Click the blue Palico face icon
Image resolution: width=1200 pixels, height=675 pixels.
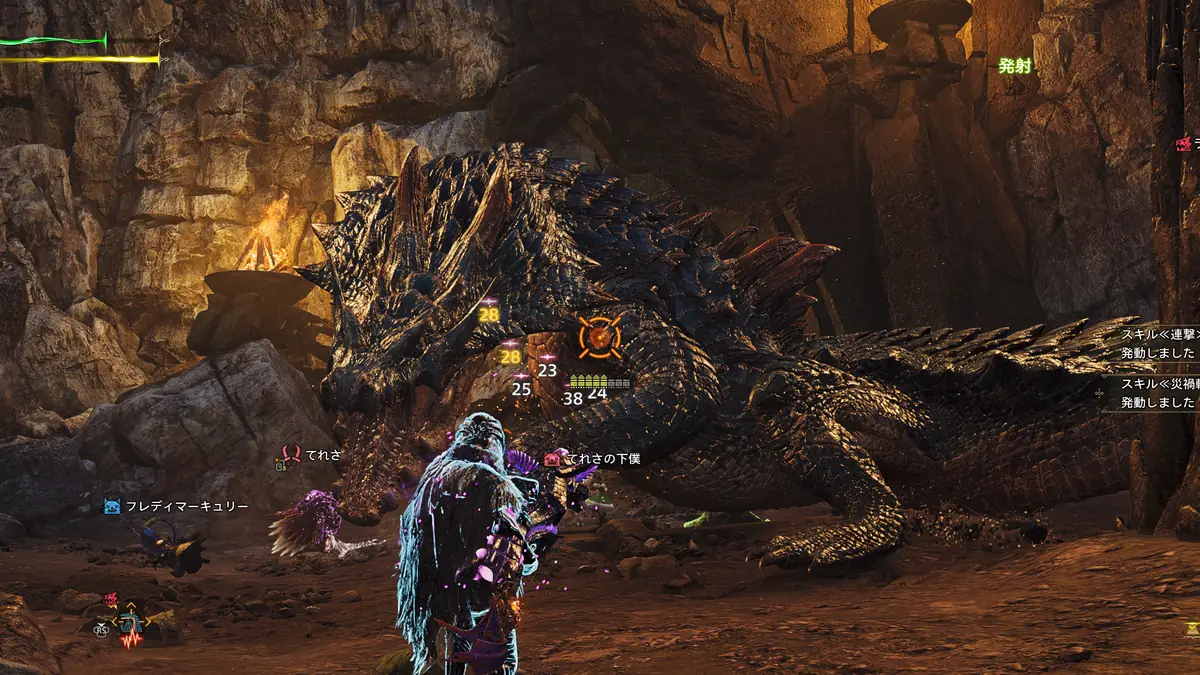(112, 507)
